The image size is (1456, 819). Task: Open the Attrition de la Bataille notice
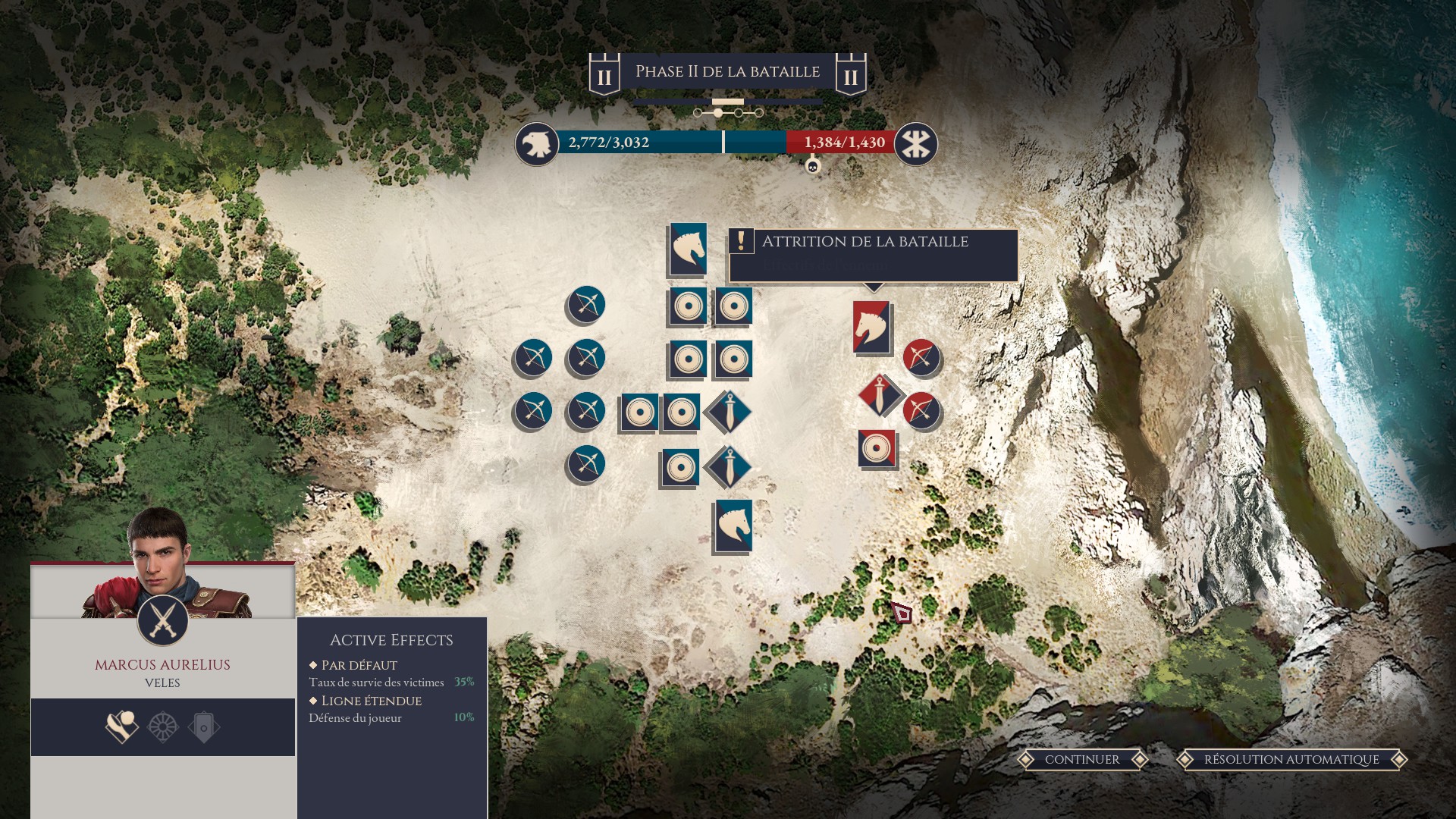click(x=872, y=255)
